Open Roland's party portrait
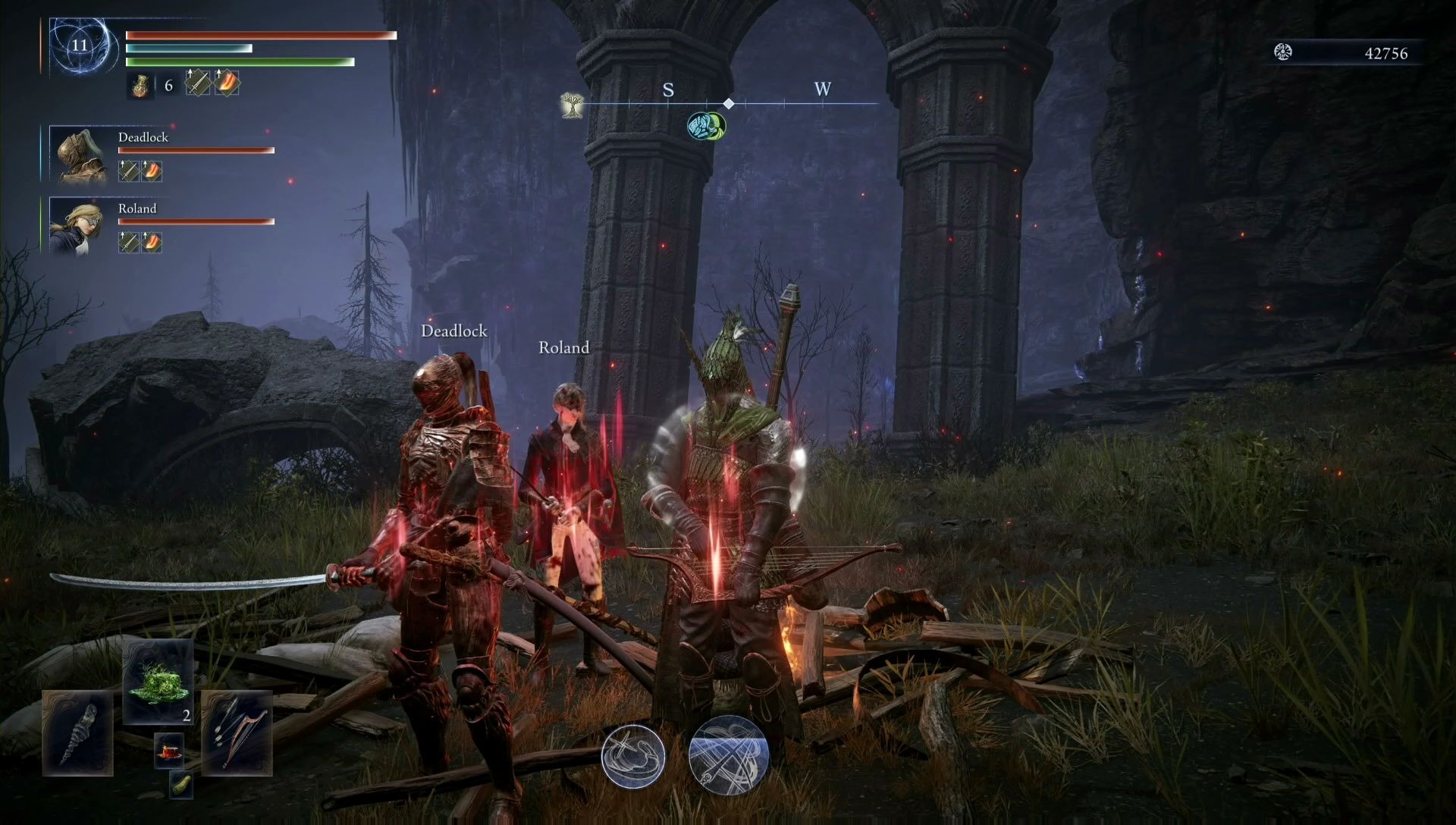 pos(78,225)
